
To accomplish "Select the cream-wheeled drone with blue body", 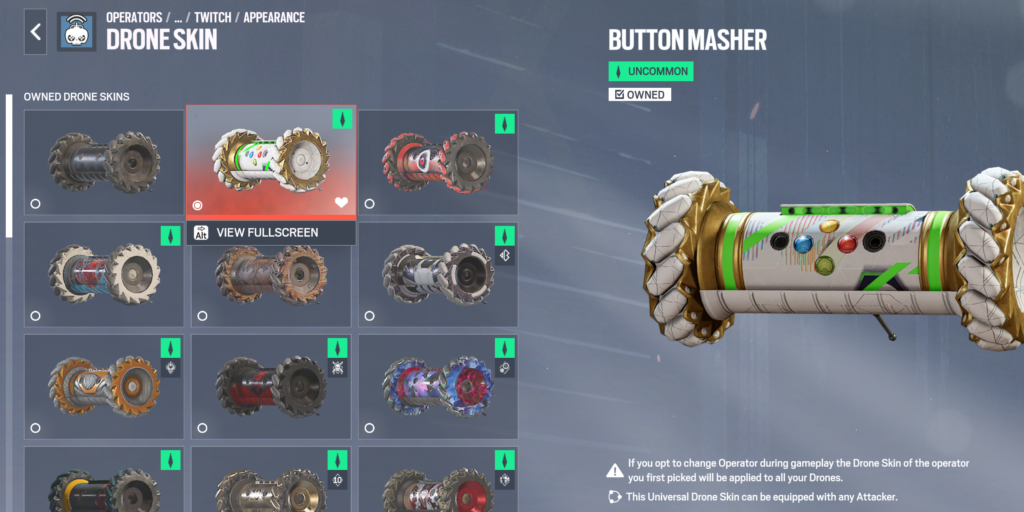I will click(104, 273).
